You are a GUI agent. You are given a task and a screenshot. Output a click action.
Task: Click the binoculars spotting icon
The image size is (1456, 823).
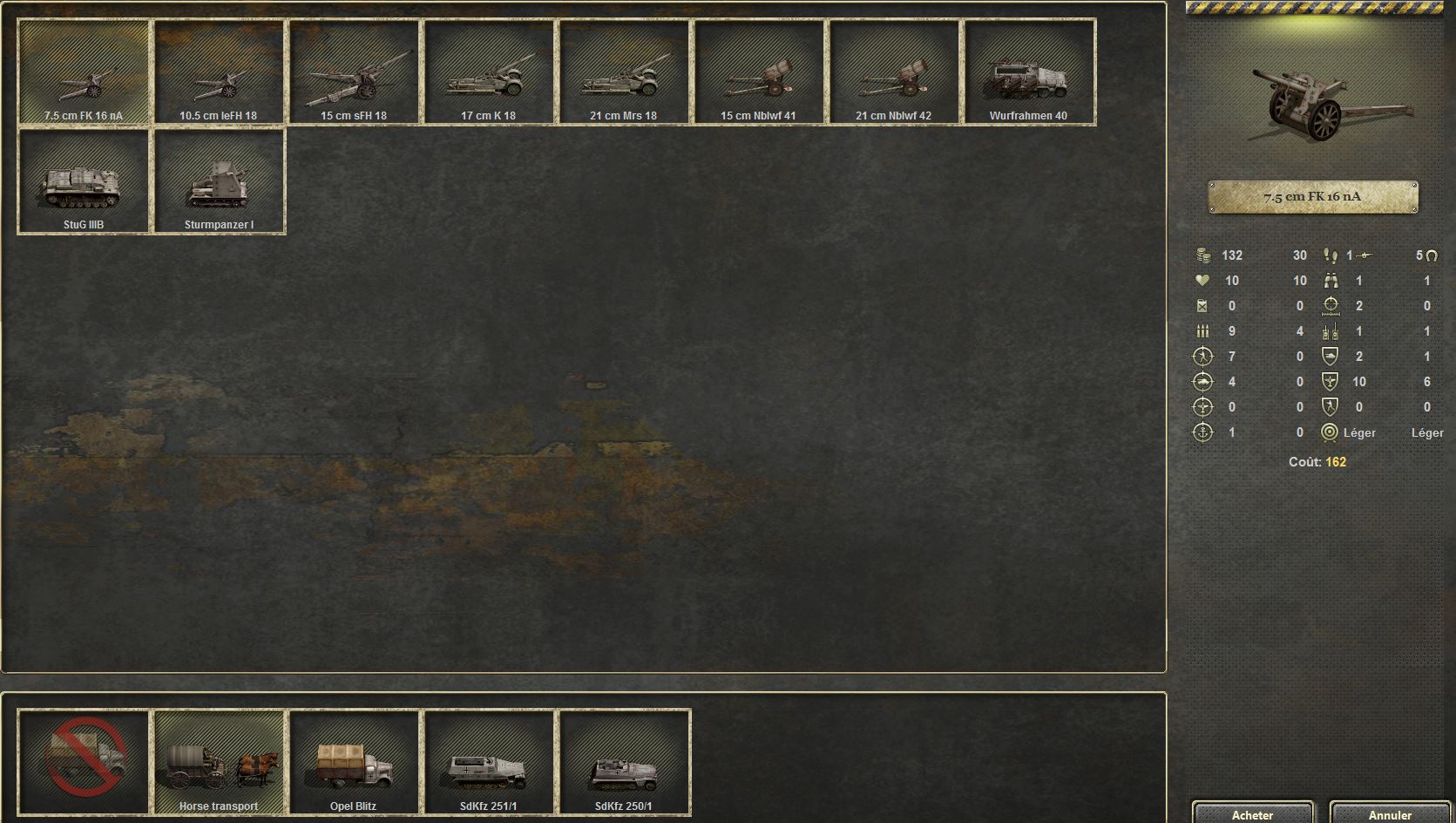(1331, 281)
